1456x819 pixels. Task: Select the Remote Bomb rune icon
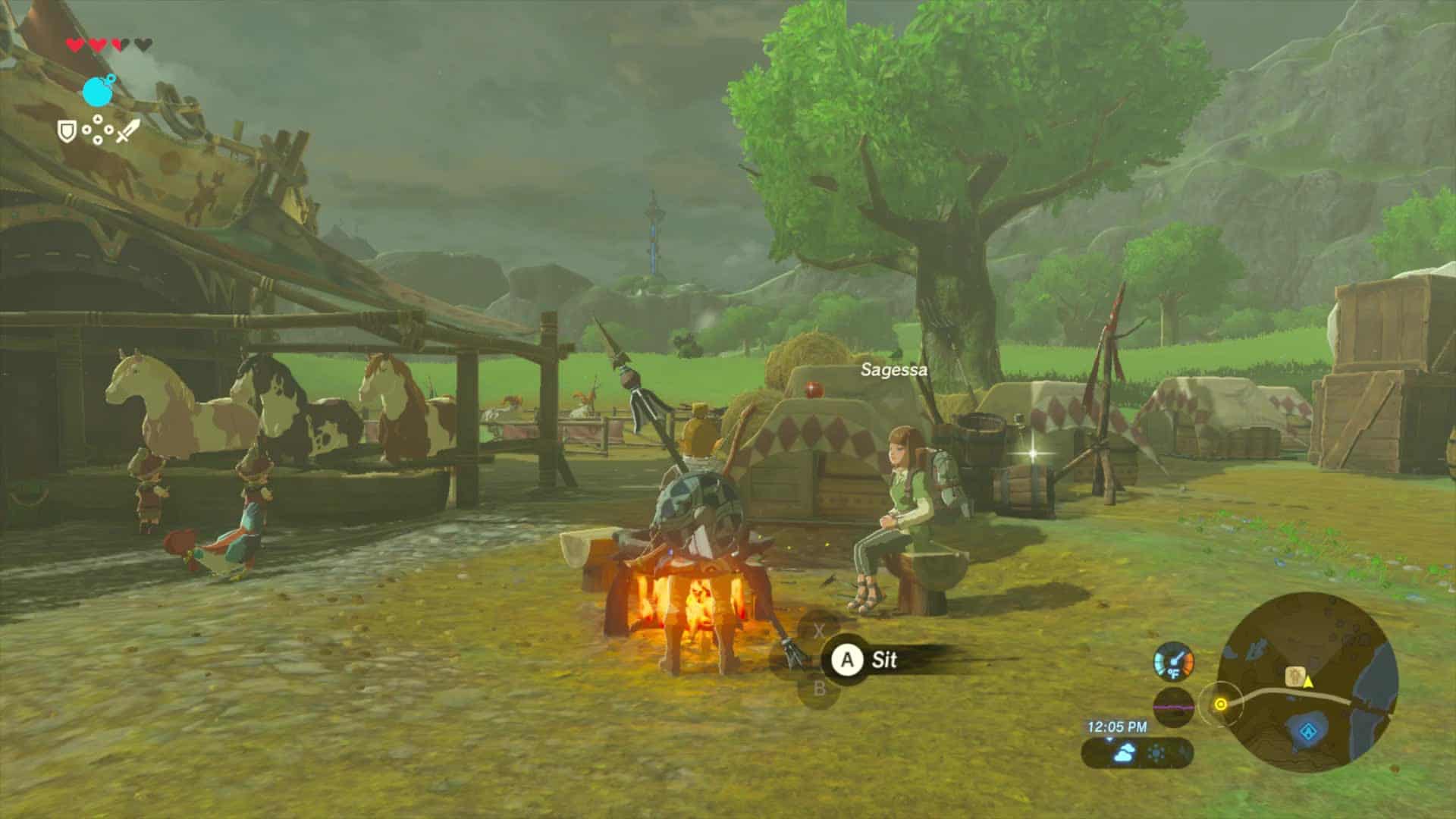[97, 90]
